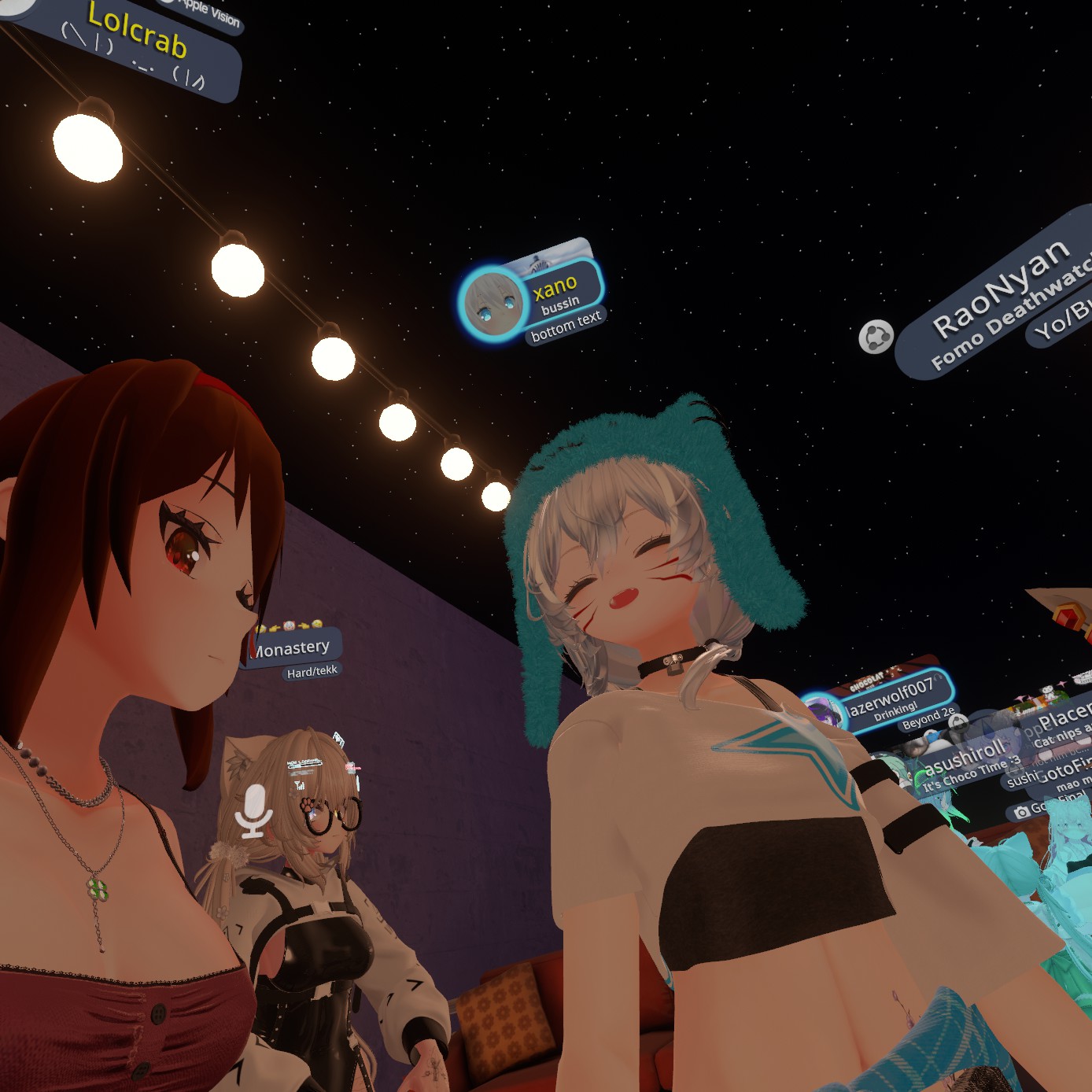Viewport: 1092px width, 1092px height.
Task: Click the round icon beside RaoNyan's nameplate
Action: coord(876,337)
